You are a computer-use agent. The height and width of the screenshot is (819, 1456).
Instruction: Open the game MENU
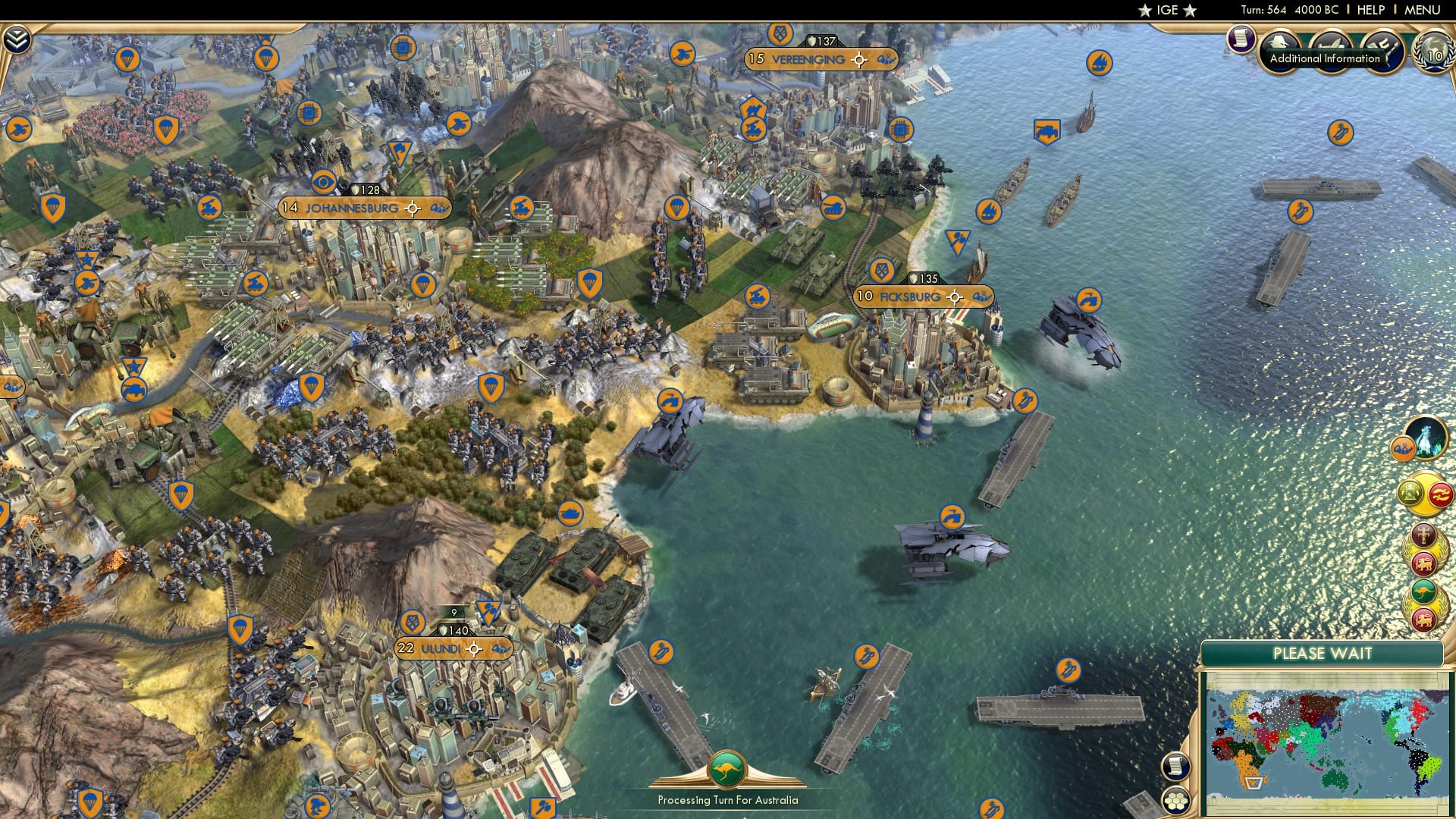tap(1423, 9)
